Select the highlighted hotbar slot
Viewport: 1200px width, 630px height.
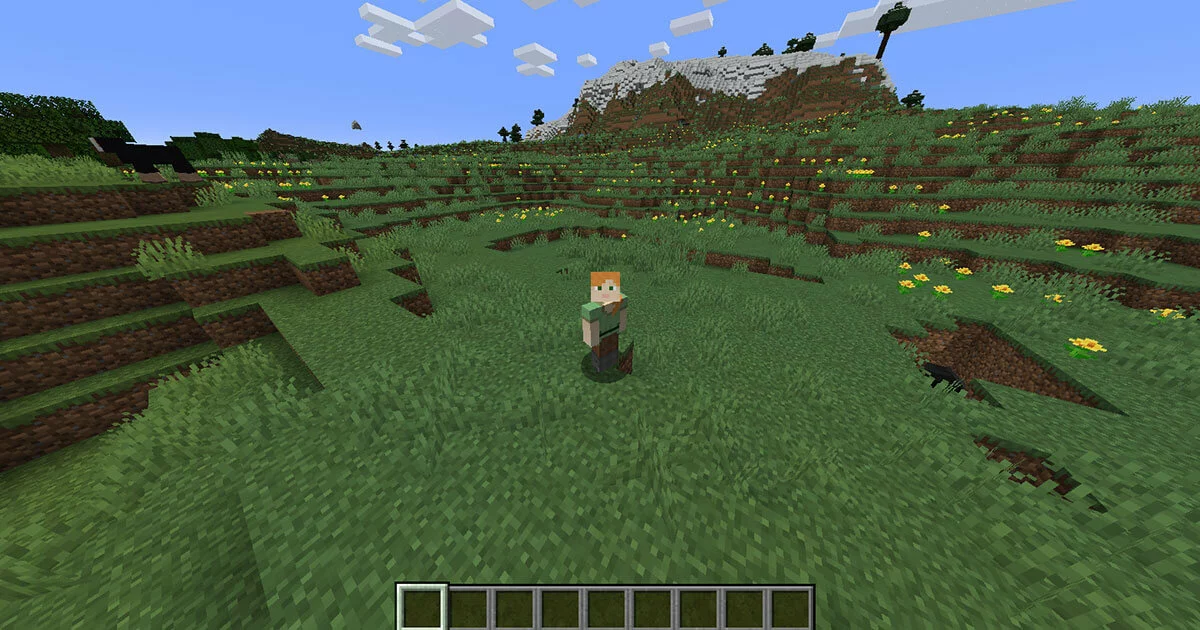pyautogui.click(x=422, y=607)
